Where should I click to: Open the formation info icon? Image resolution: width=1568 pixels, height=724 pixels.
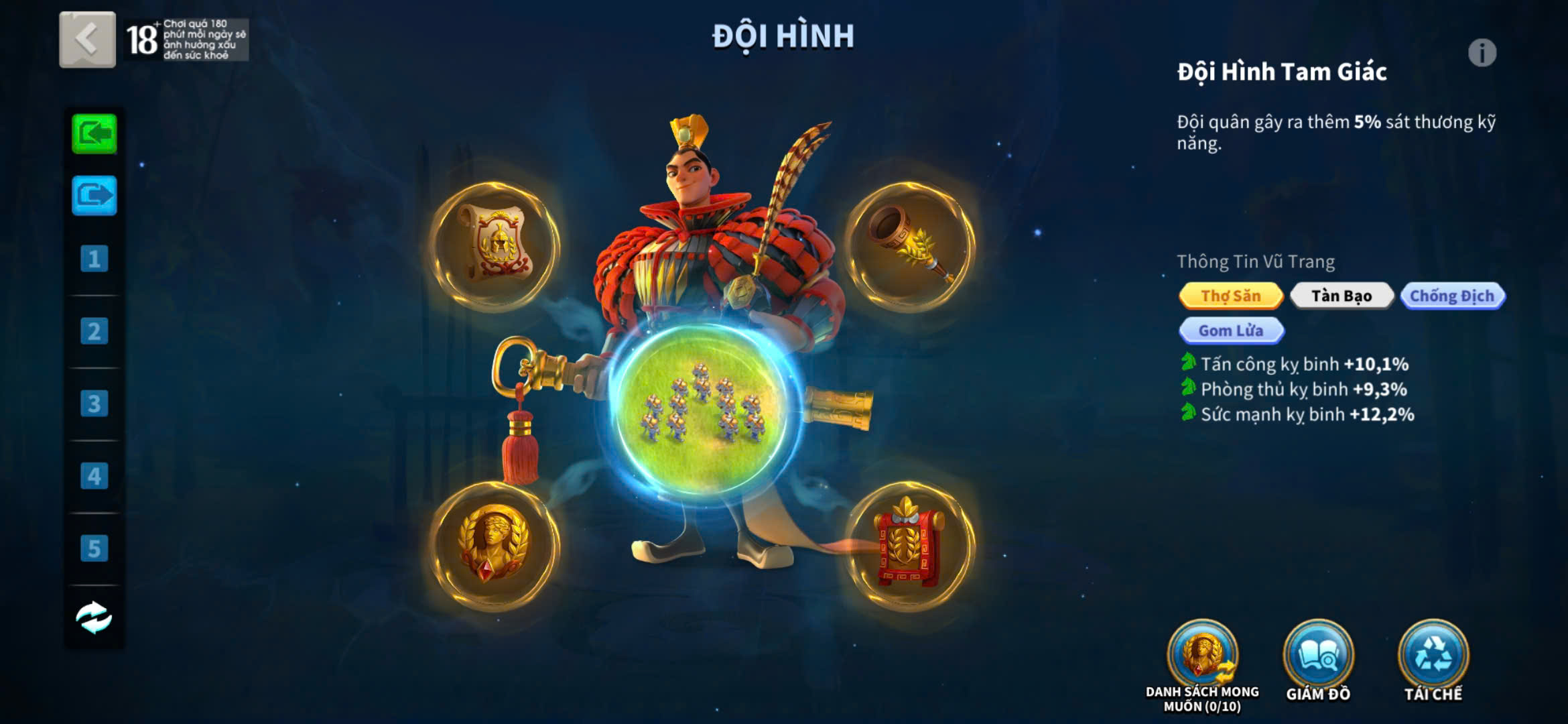pos(1482,53)
